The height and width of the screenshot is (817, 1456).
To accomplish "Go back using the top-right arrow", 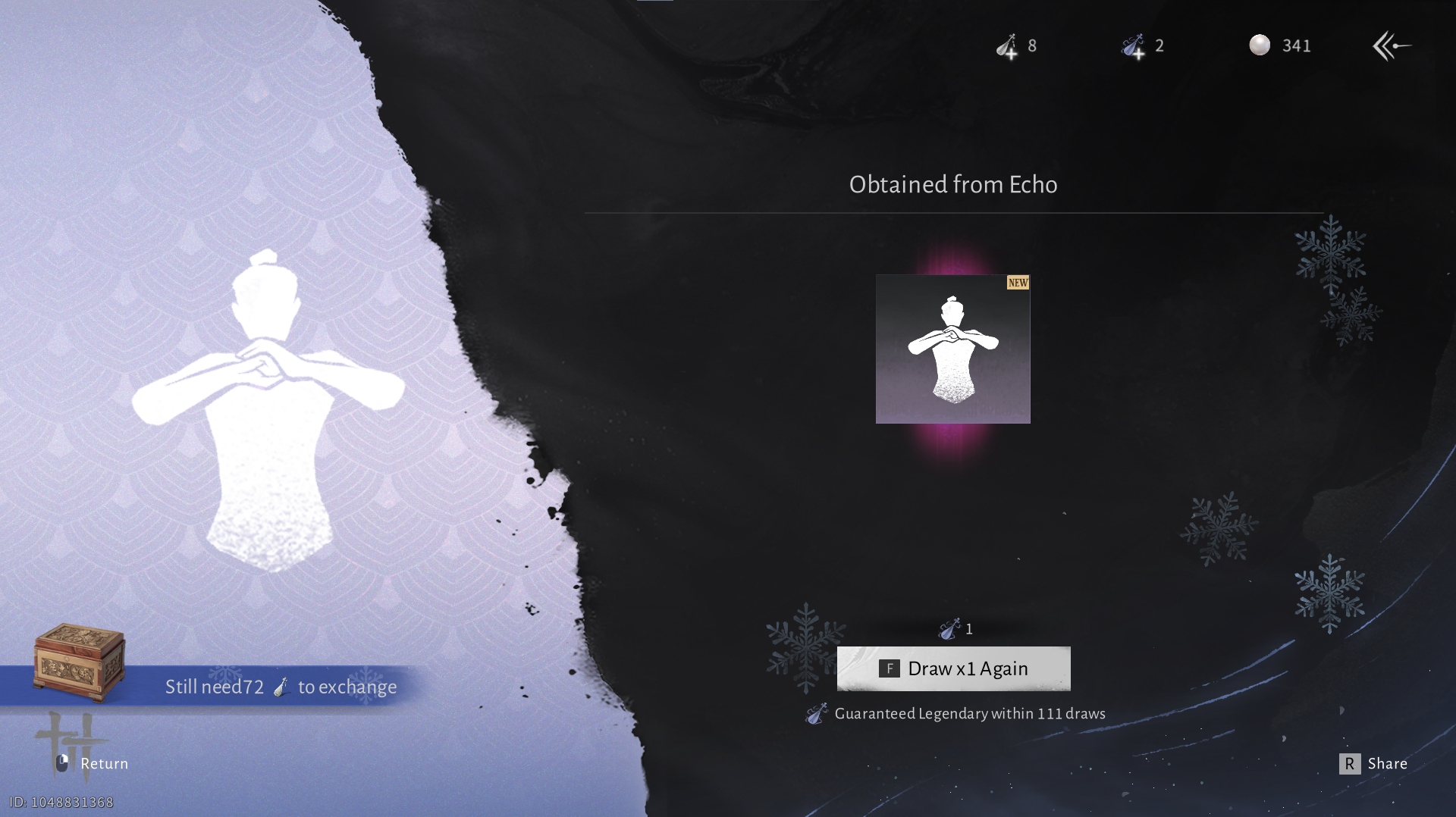I will (x=1391, y=46).
